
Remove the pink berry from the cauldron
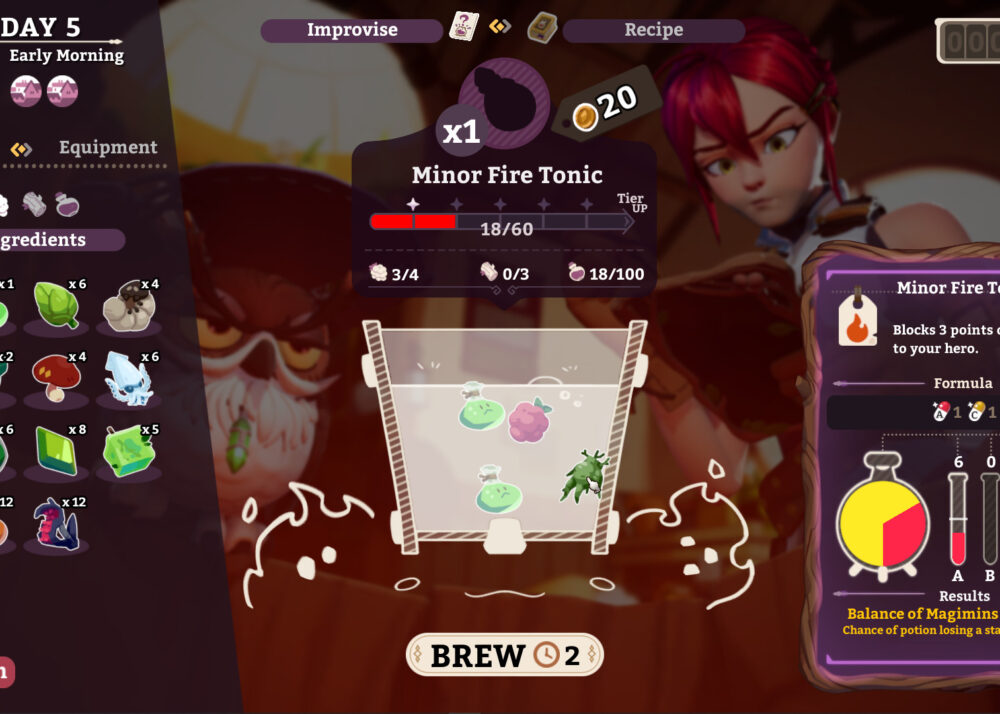pos(529,420)
